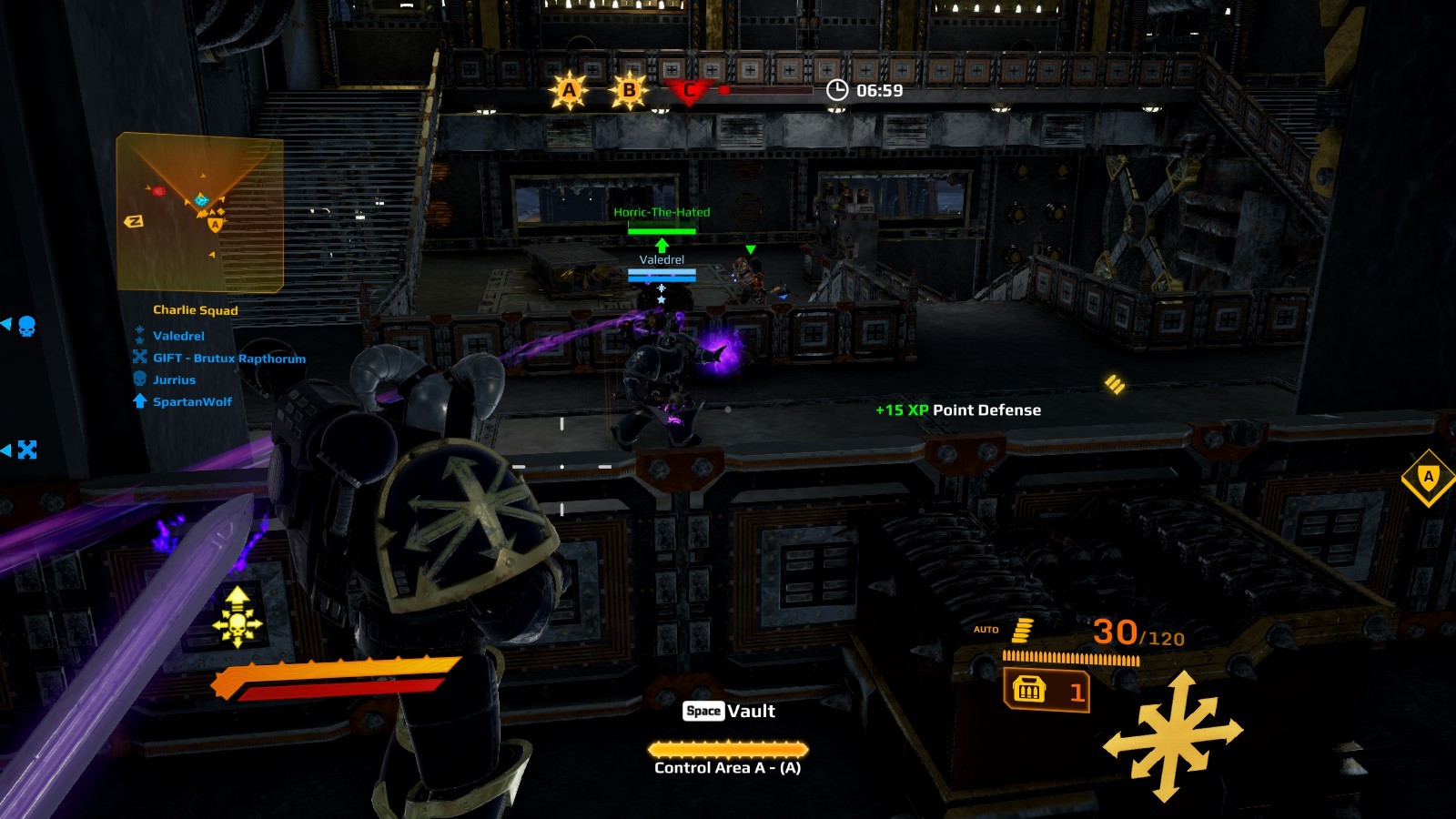Select capture point B icon
1456x819 pixels.
click(629, 90)
